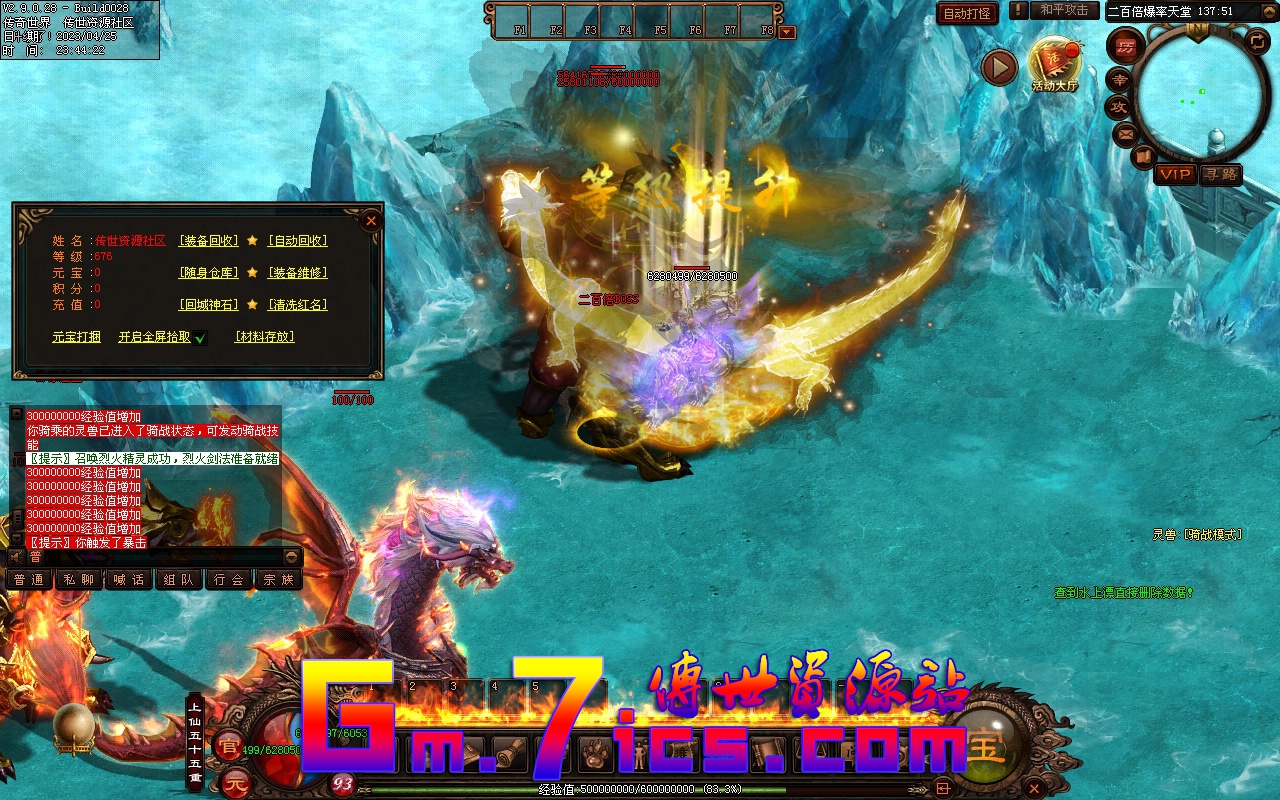
Task: Choose the 装备维修 equipment repair option
Action: coord(297,273)
